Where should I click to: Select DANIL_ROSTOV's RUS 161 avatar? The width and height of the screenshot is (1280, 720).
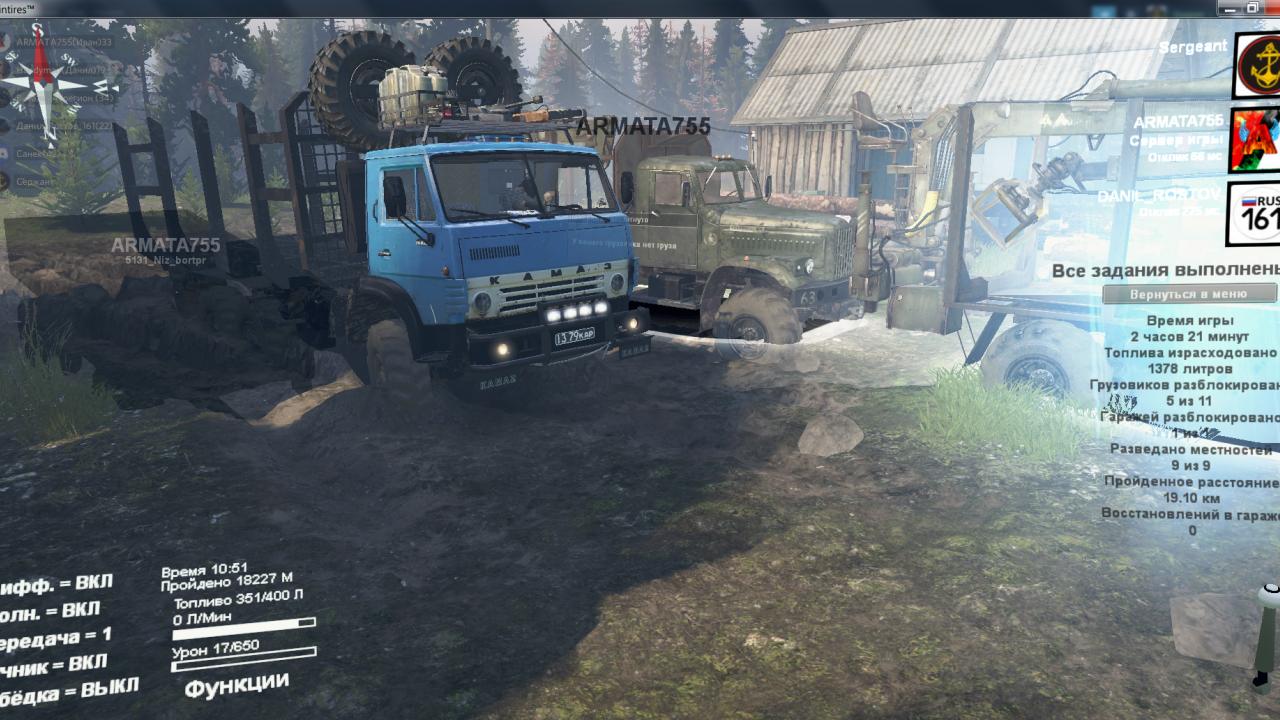pyautogui.click(x=1253, y=213)
